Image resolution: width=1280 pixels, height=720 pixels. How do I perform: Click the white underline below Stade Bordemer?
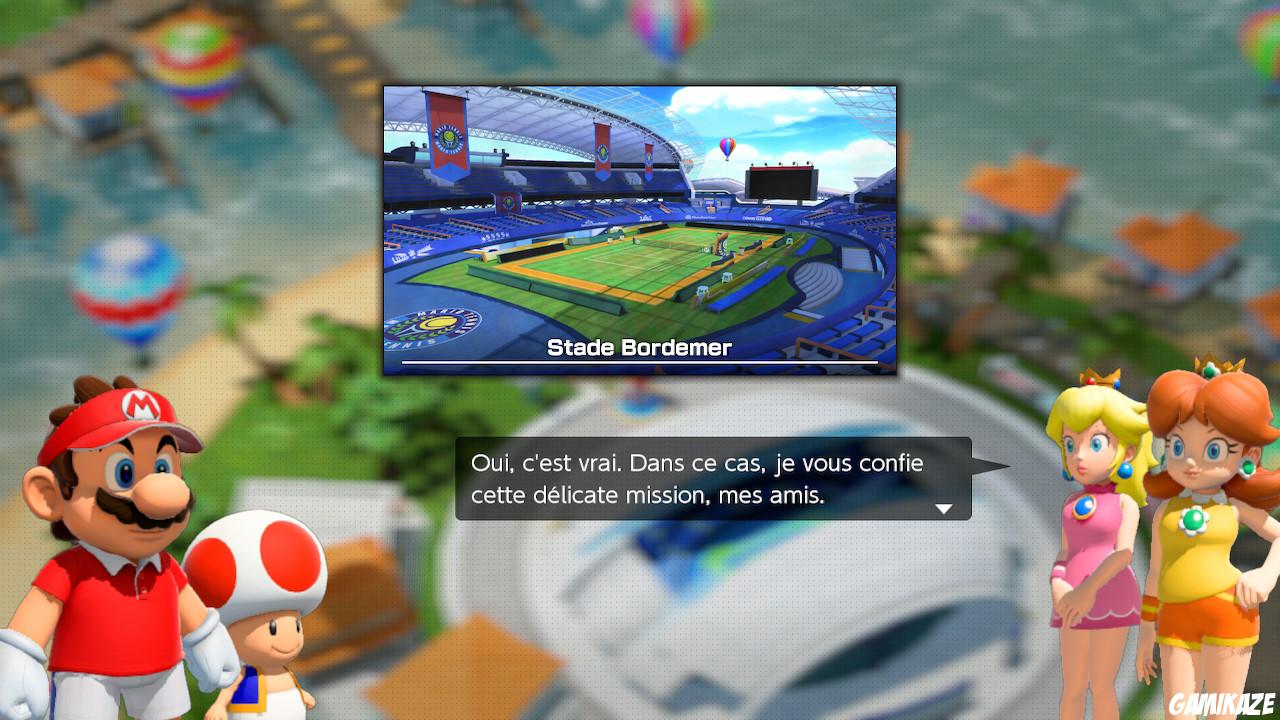638,360
